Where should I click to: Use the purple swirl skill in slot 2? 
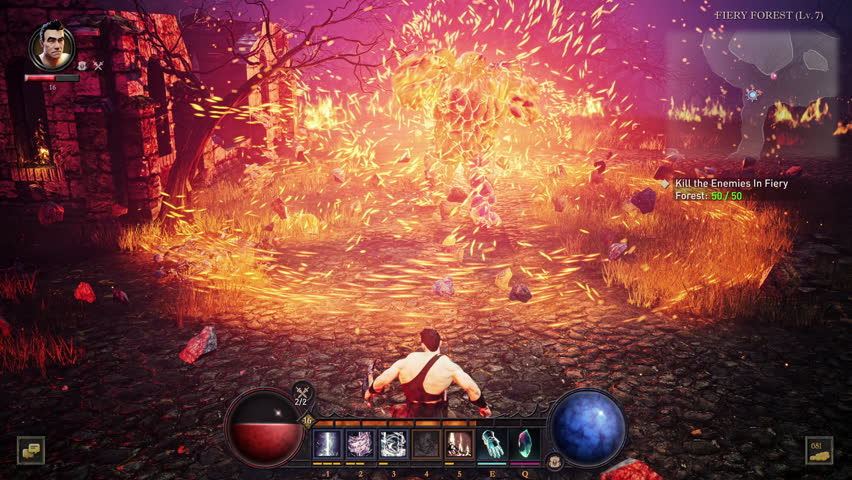pos(360,444)
